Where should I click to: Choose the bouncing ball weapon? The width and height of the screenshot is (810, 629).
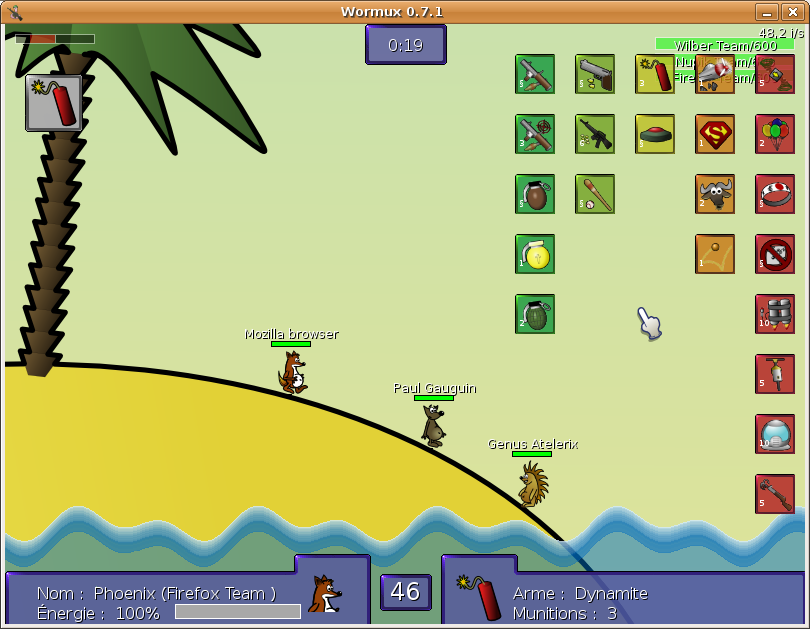(x=715, y=254)
